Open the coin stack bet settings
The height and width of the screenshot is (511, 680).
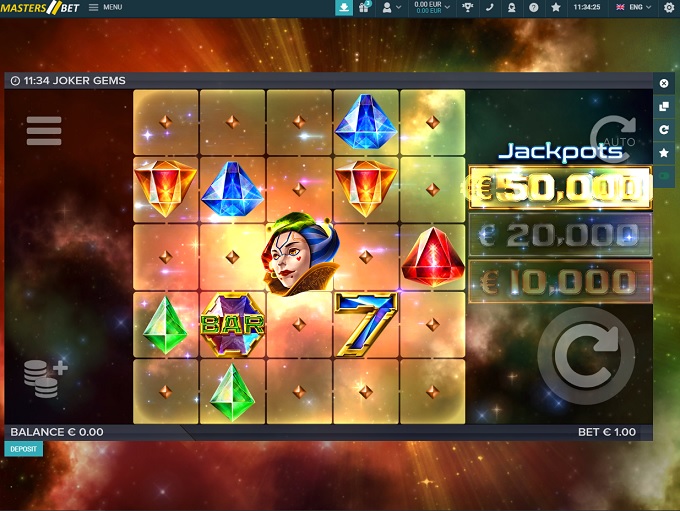45,378
